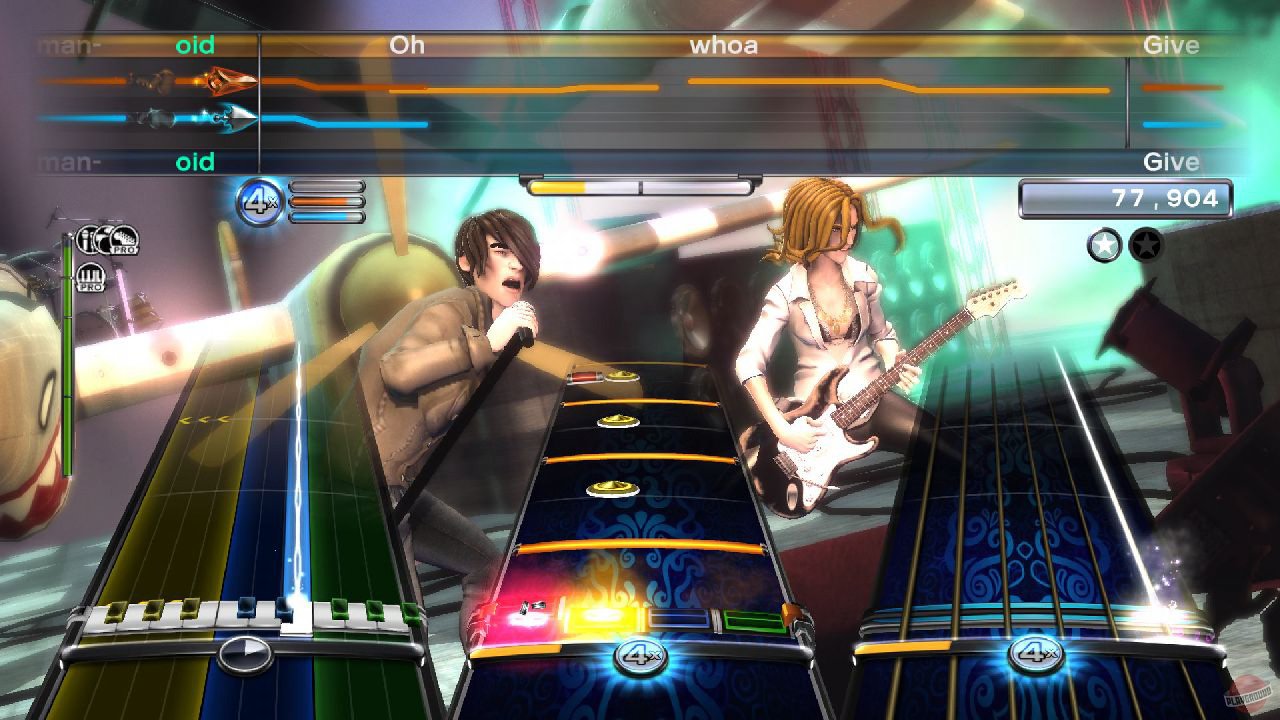Click the lyric syllable 'oid'
Image resolution: width=1280 pixels, height=720 pixels.
click(197, 45)
